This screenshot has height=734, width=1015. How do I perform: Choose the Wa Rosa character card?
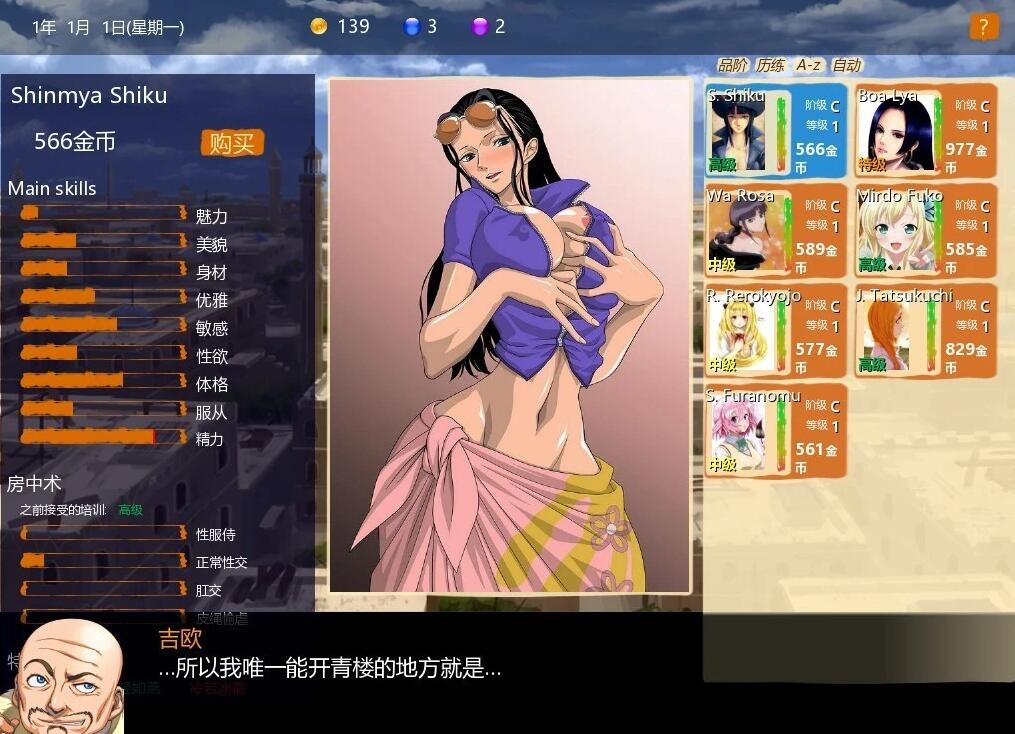(775, 232)
